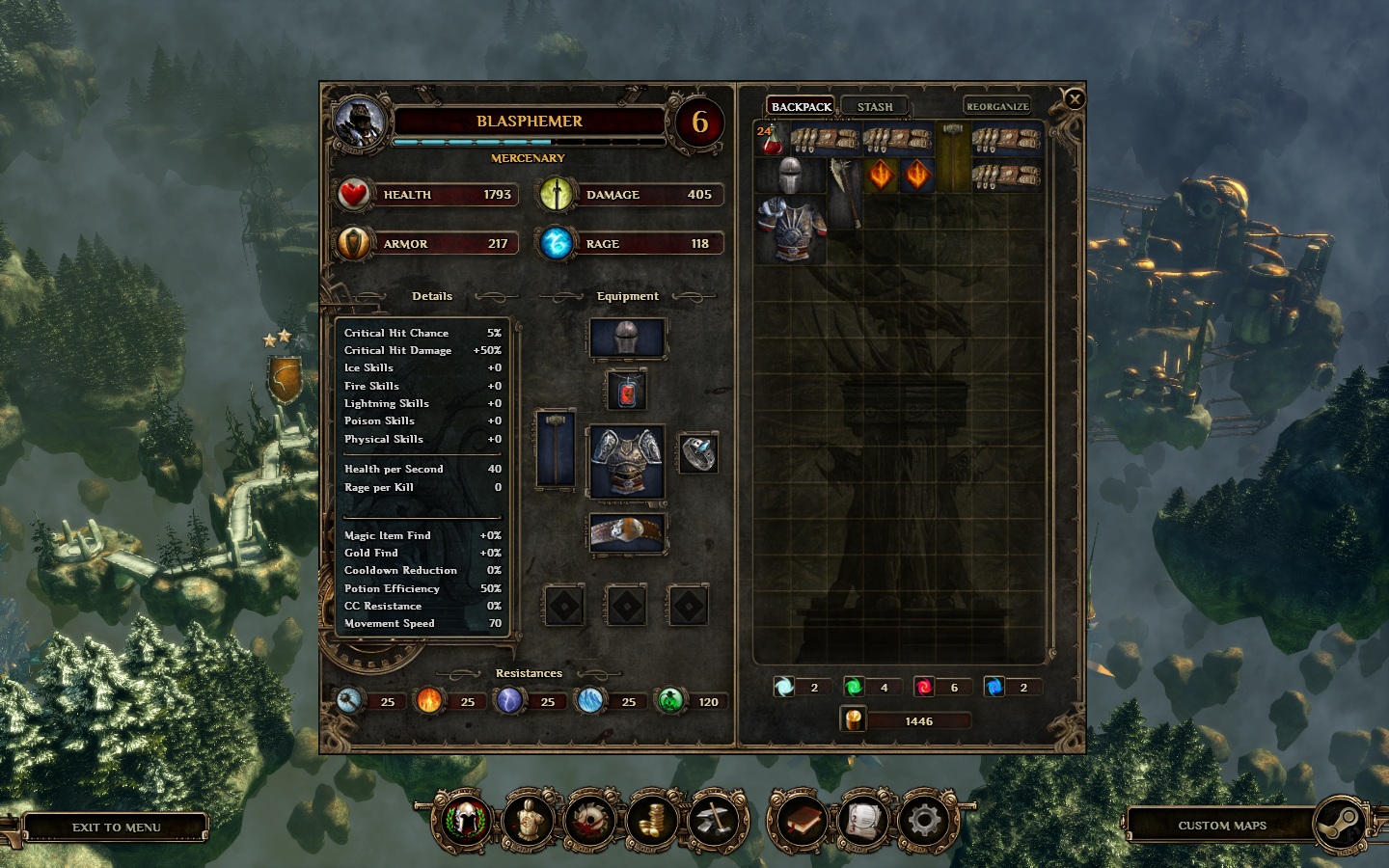Switch to the Stash tab
The height and width of the screenshot is (868, 1389).
tap(874, 106)
